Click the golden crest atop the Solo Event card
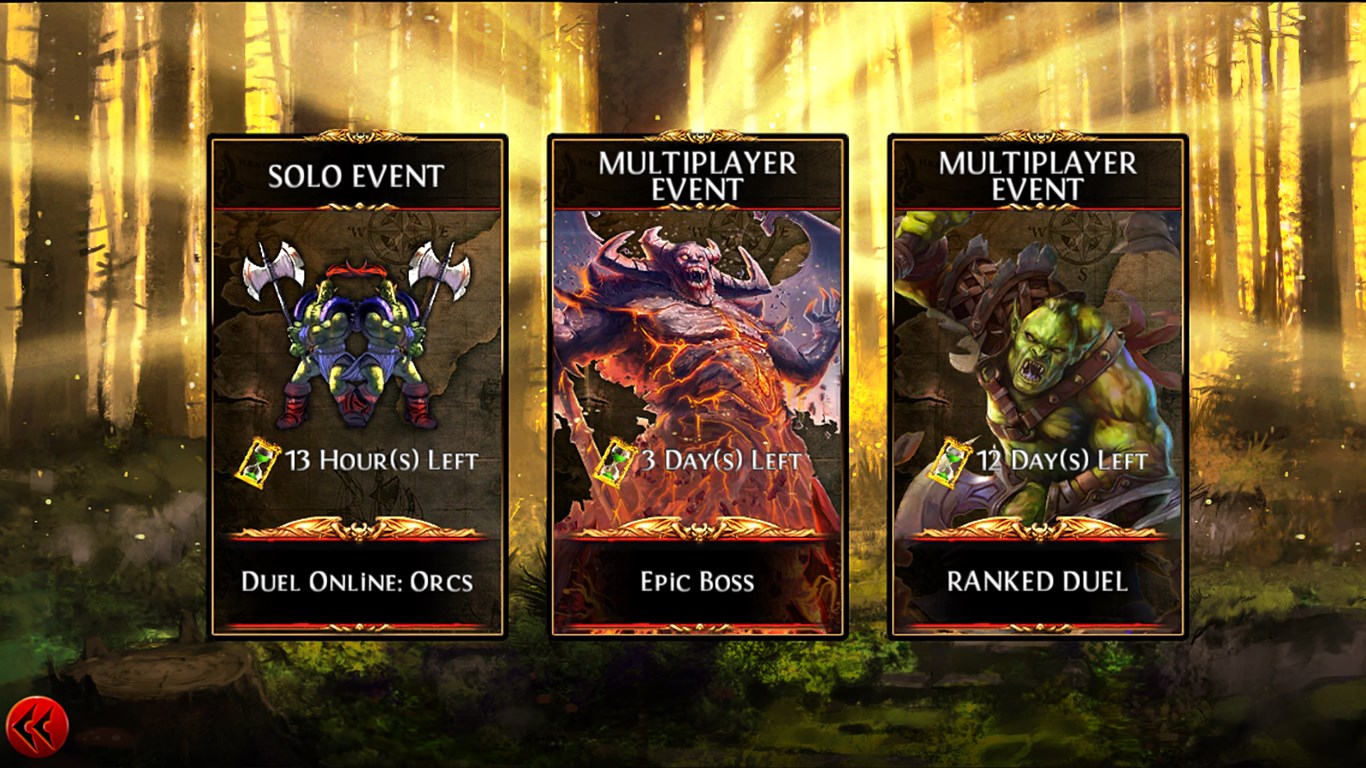1366x768 pixels. (x=357, y=135)
